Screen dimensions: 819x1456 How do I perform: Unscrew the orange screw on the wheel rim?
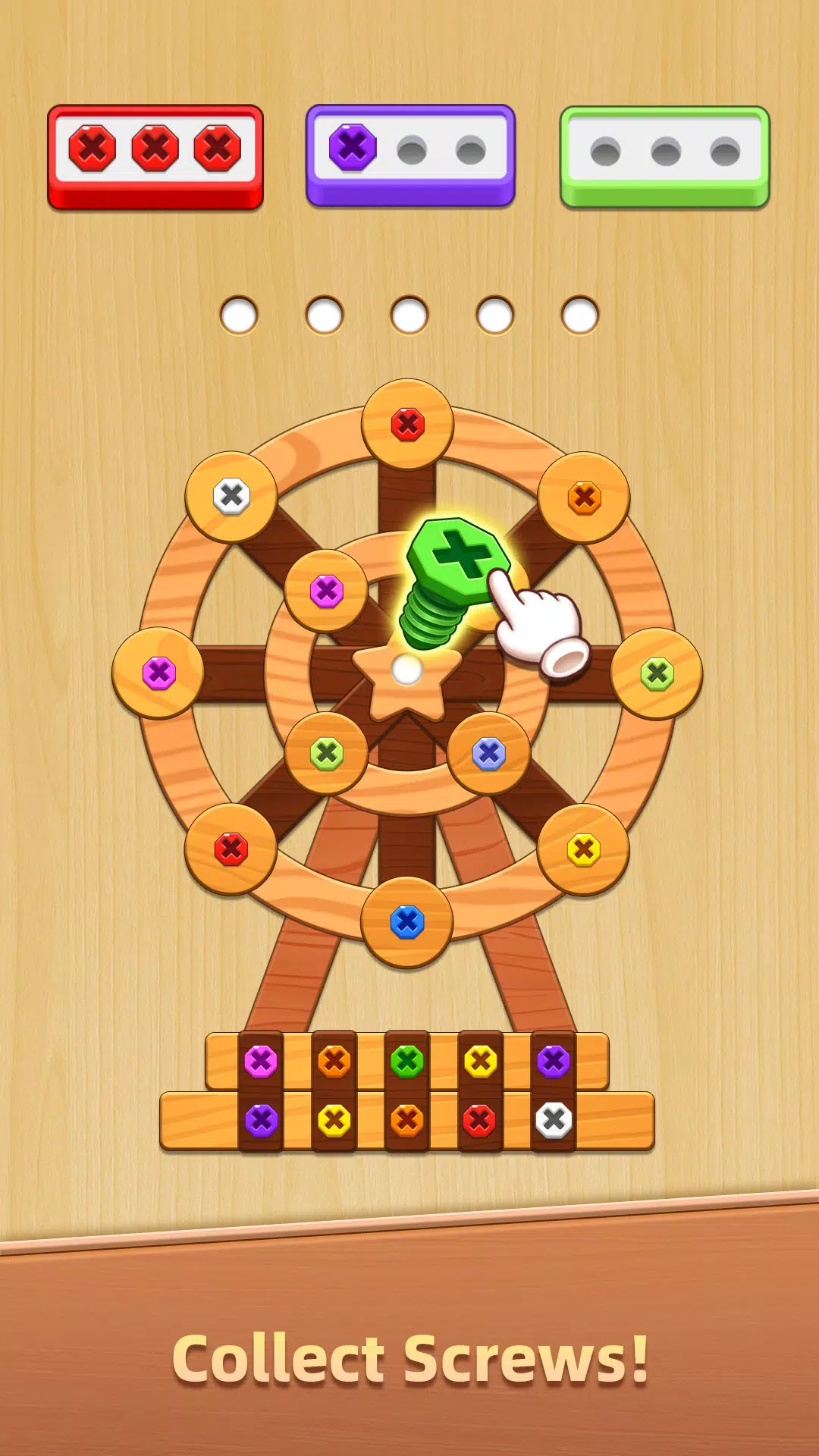click(x=584, y=498)
